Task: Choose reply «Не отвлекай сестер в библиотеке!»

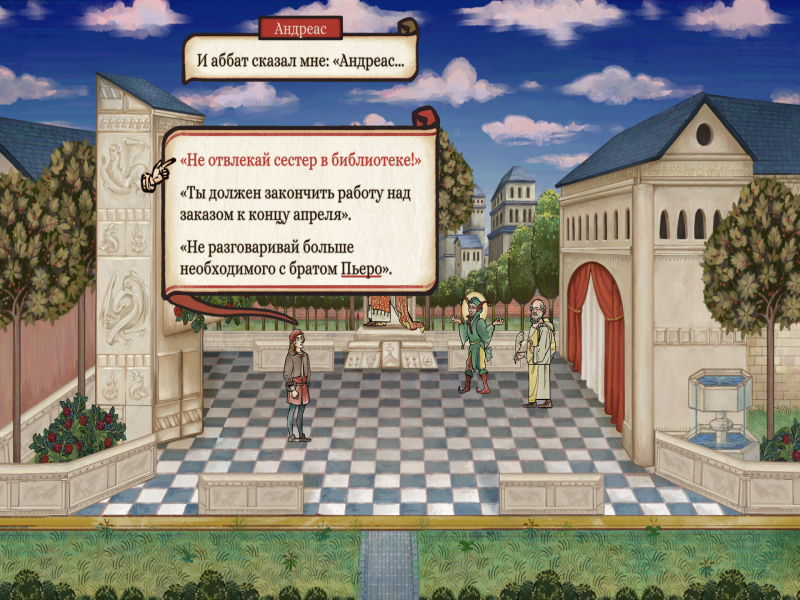Action: click(300, 160)
